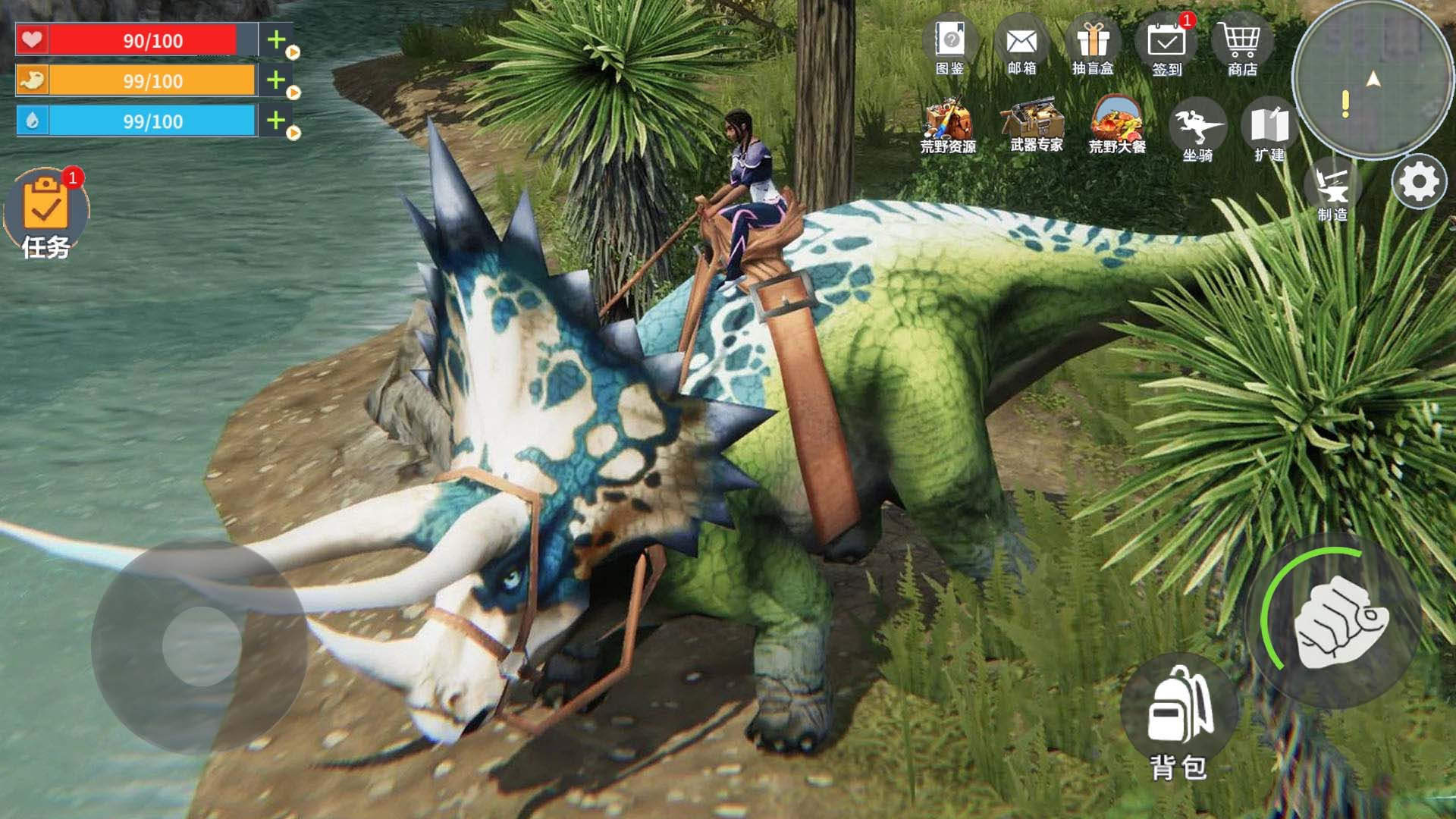Open the 扩建 expansion menu
The width and height of the screenshot is (1456, 819).
point(1269,129)
